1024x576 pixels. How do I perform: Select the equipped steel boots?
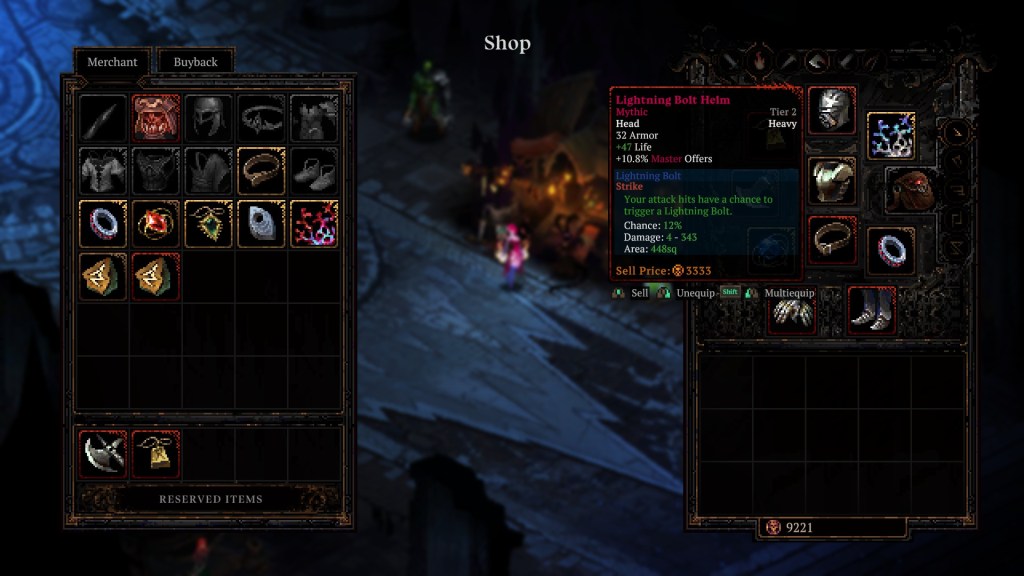tap(872, 310)
